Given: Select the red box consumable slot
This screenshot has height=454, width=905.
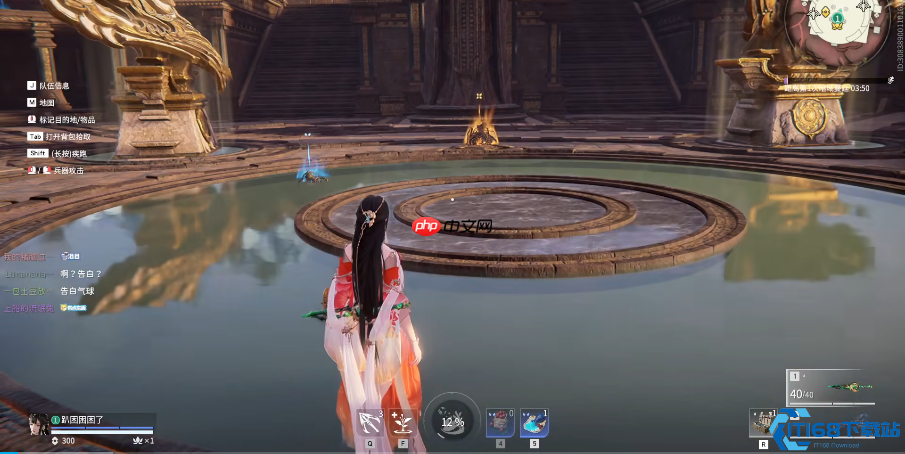Looking at the screenshot, I should 500,423.
